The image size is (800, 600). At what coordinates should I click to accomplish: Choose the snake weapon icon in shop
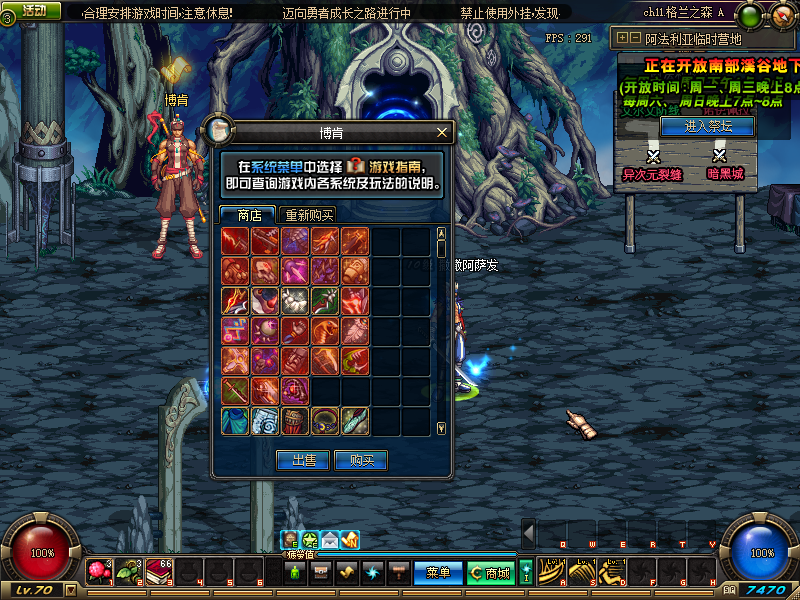tap(325, 331)
